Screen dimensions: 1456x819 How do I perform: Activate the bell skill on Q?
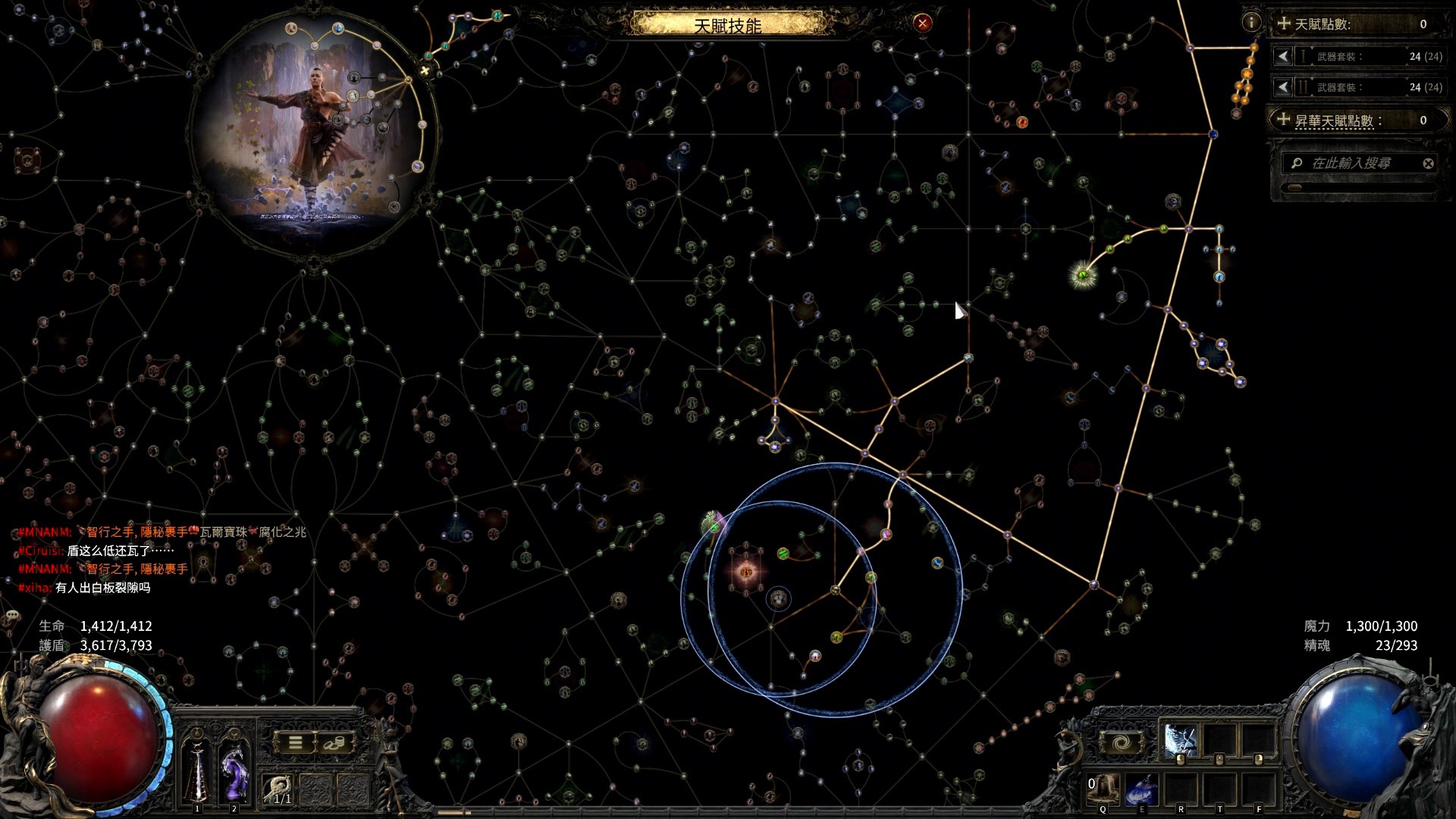click(1104, 789)
